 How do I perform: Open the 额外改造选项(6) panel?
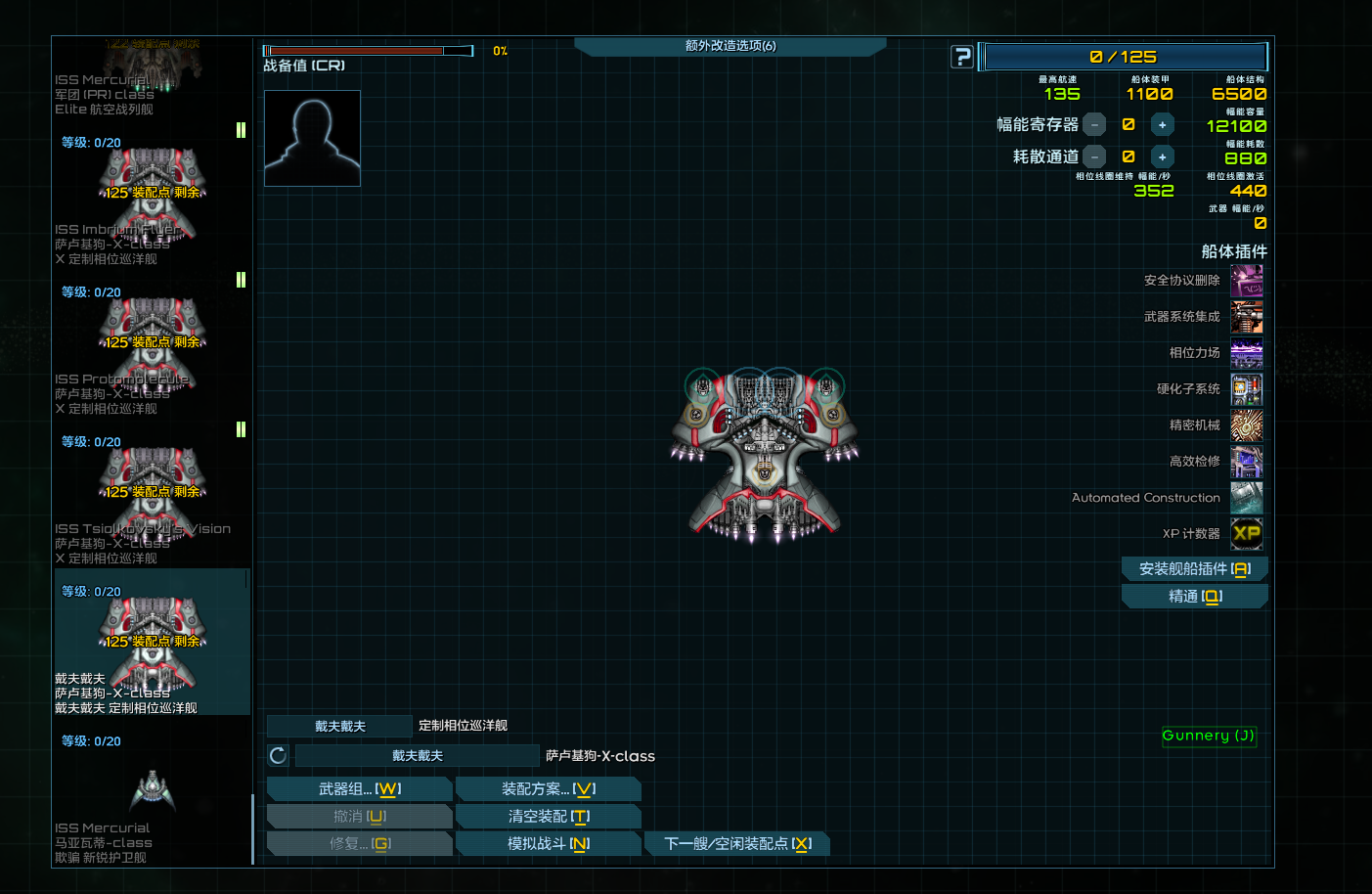point(730,45)
